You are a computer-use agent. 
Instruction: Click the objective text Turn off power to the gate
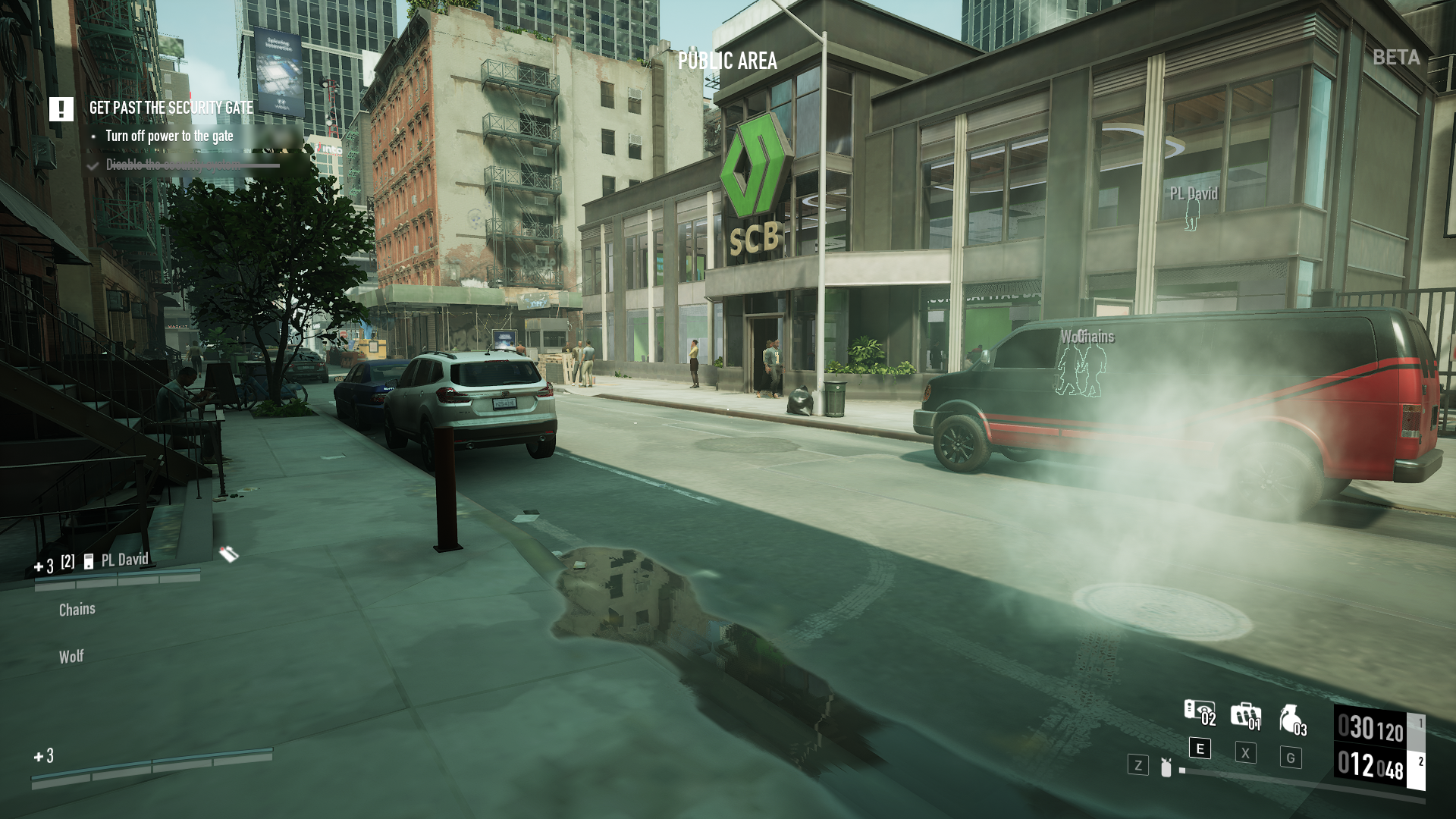click(170, 136)
